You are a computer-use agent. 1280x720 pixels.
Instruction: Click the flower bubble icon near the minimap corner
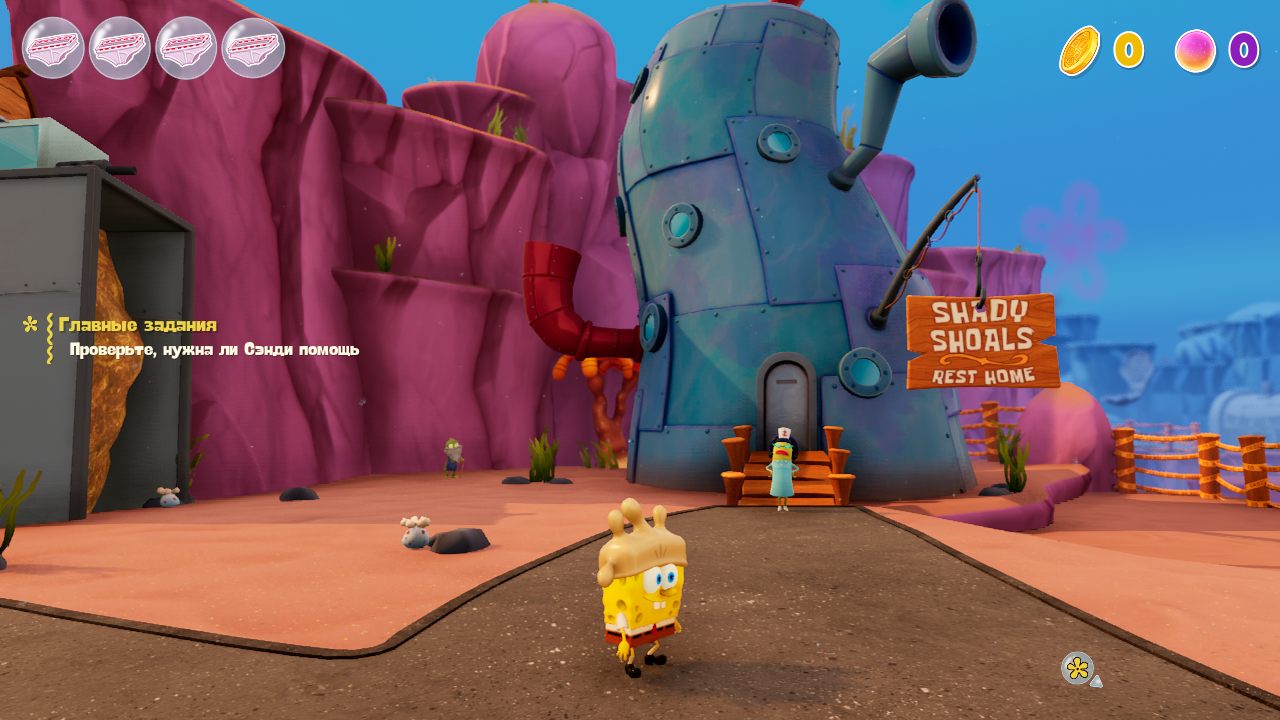tap(1079, 670)
